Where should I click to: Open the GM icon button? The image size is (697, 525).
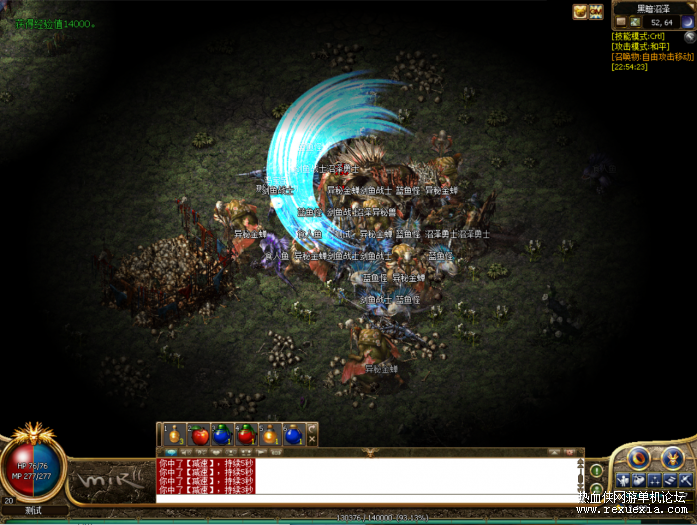596,12
